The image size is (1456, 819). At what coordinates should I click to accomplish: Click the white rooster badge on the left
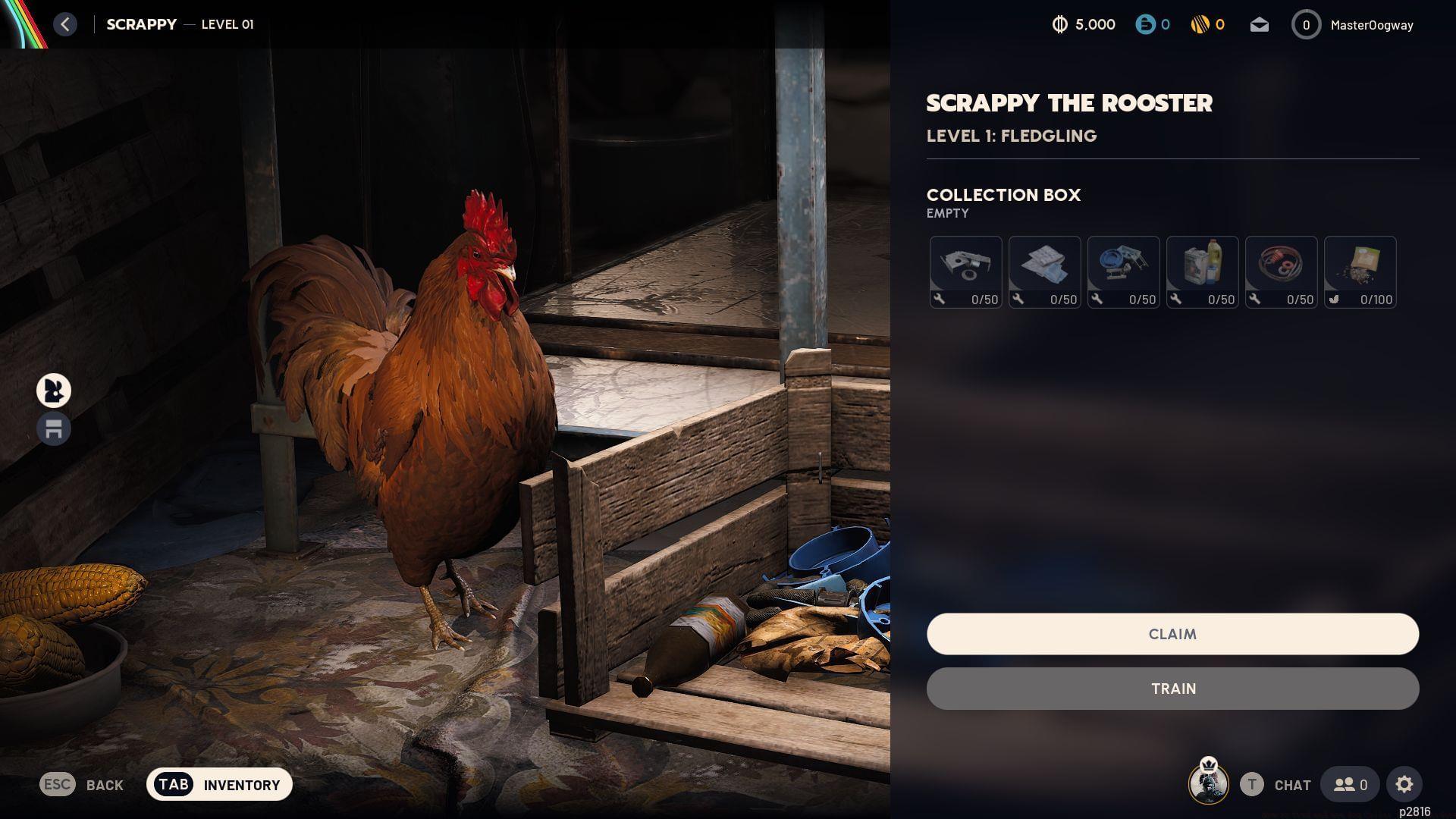[x=53, y=391]
